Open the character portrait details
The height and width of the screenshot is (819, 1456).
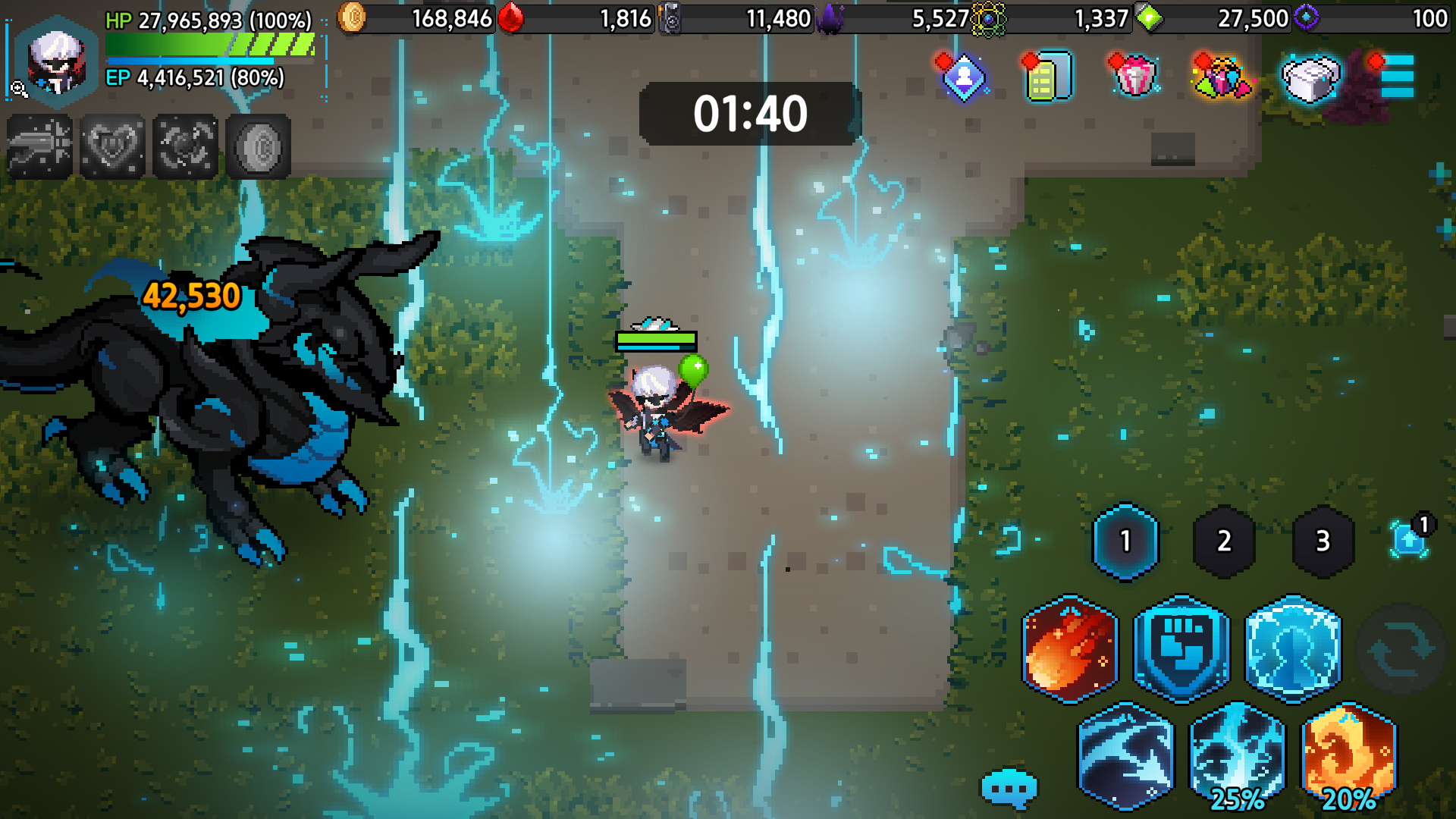point(56,61)
